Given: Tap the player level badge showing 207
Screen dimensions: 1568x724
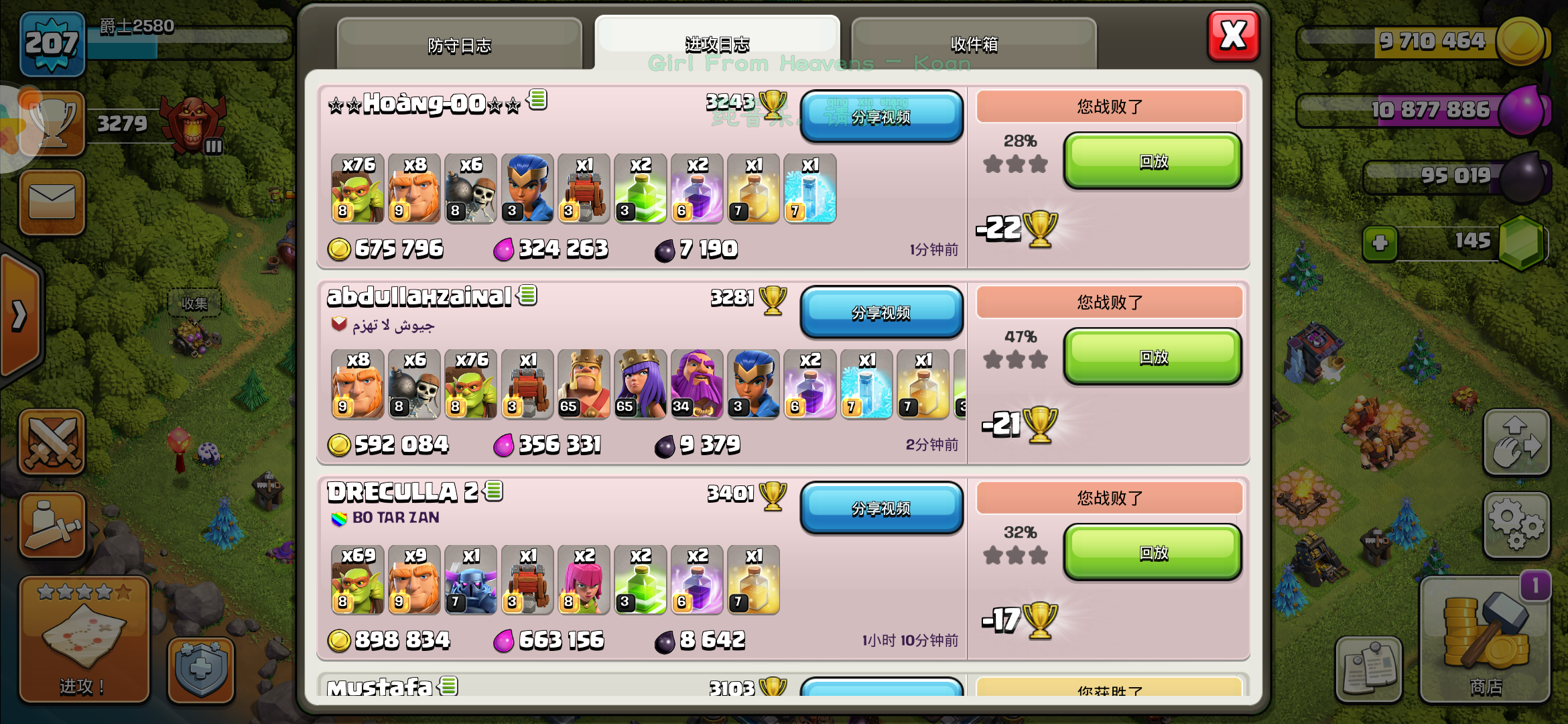Looking at the screenshot, I should click(x=52, y=46).
